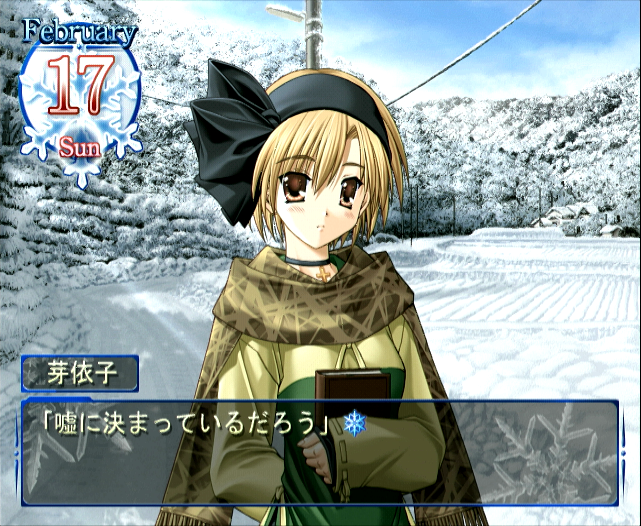Click the snowflake continue indicator

[354, 423]
